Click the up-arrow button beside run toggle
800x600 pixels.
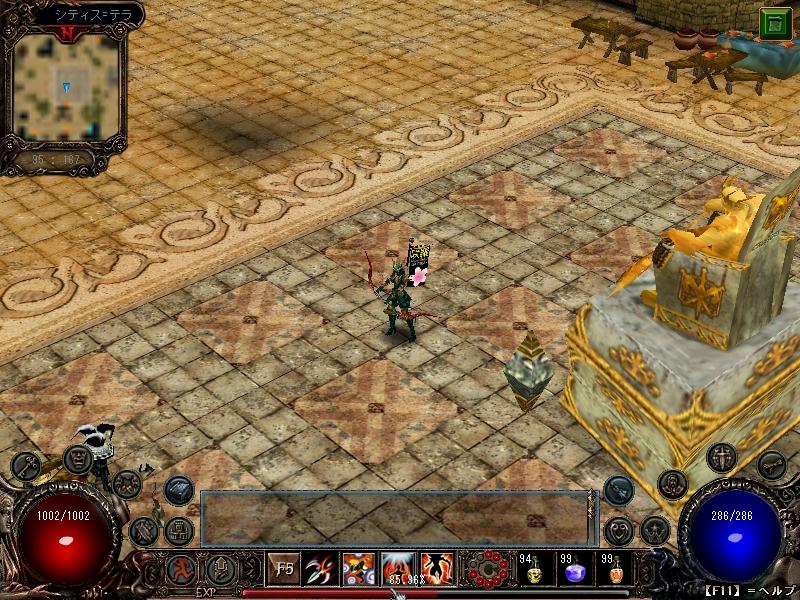tap(221, 568)
